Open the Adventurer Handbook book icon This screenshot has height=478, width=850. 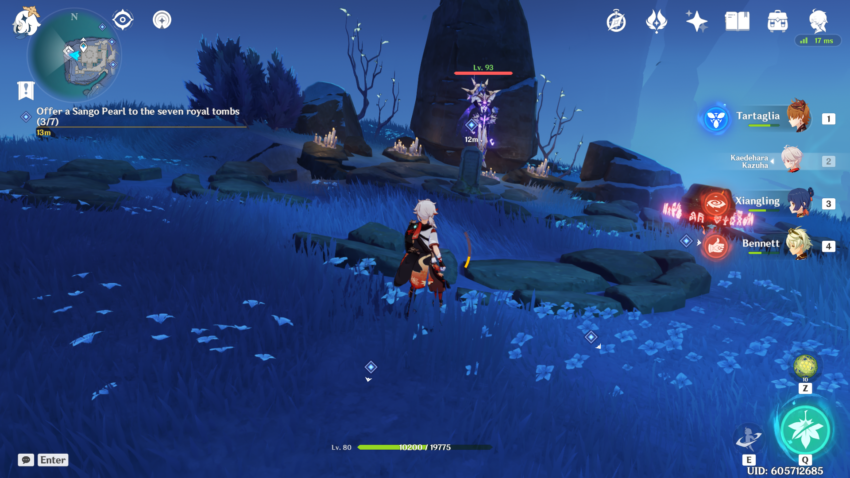[x=737, y=20]
